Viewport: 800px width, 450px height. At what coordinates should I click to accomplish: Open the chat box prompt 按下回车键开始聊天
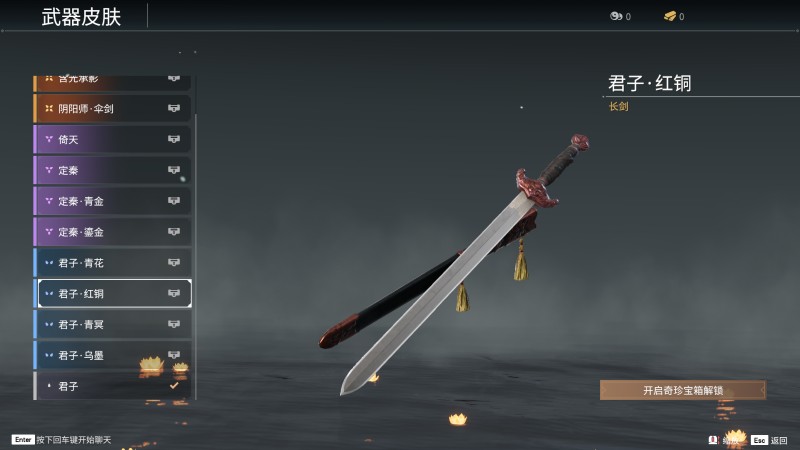[x=70, y=439]
